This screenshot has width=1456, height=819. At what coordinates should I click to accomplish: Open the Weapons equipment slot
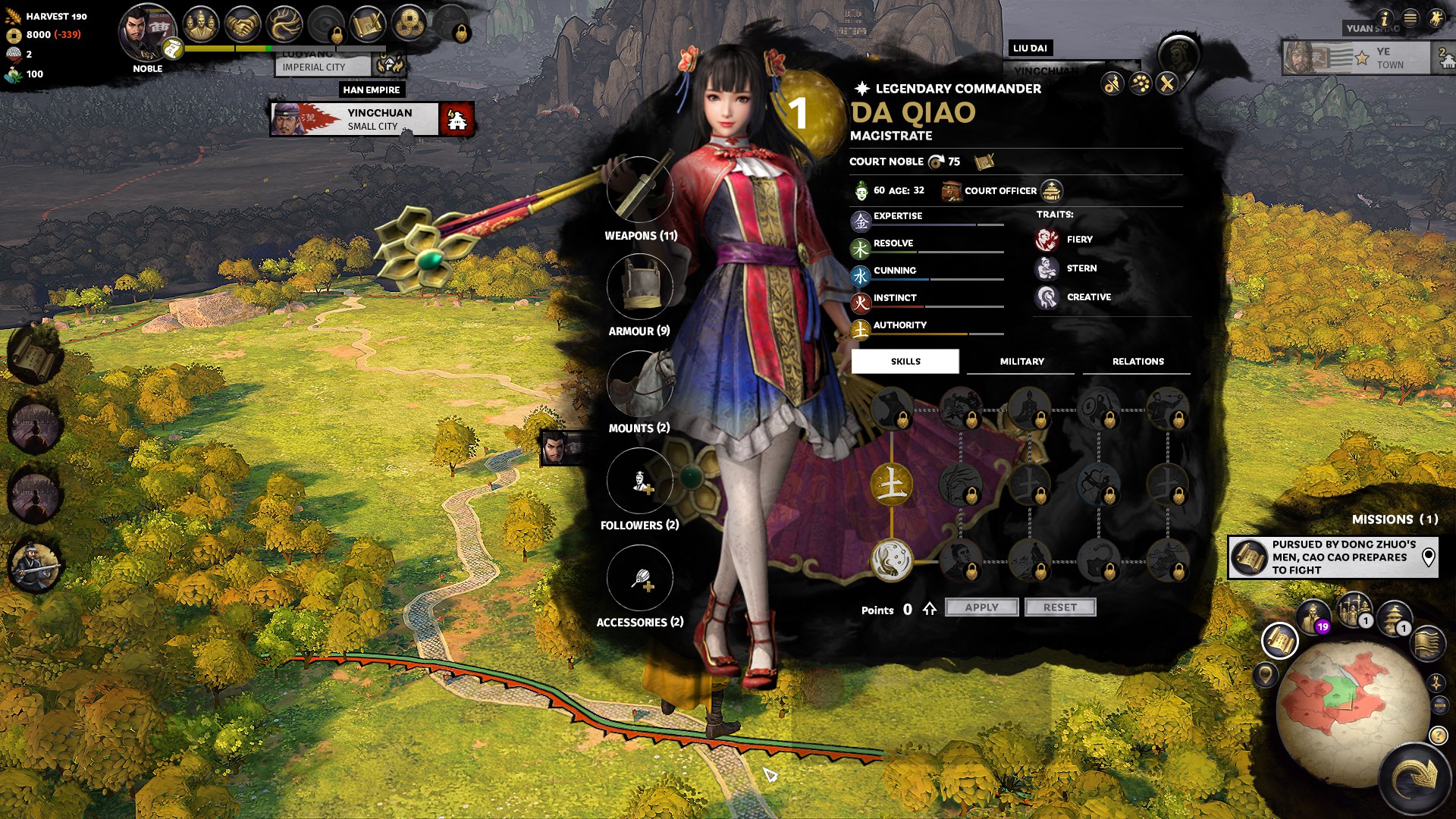(639, 190)
